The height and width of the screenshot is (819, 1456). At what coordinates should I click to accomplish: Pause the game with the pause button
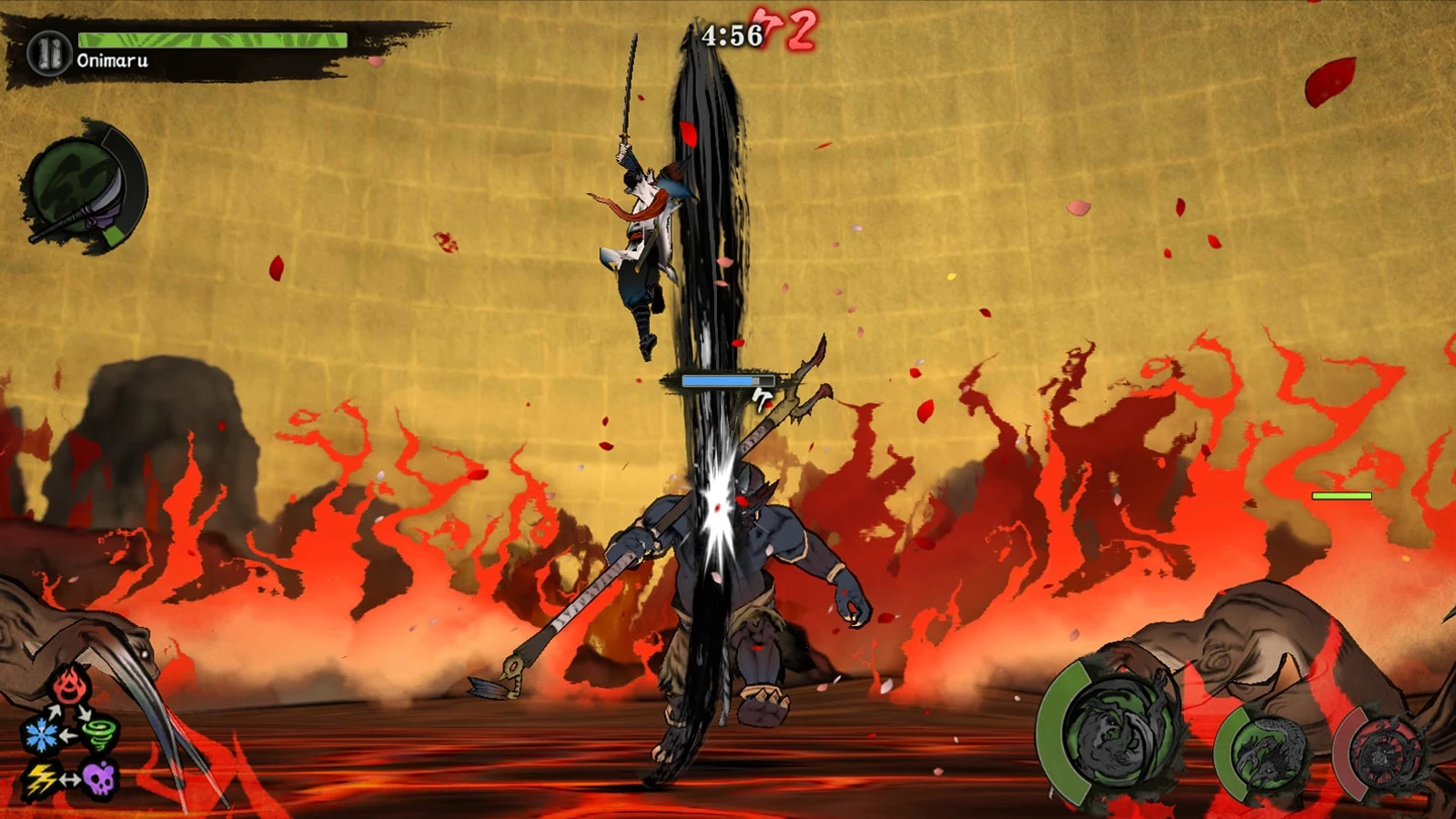click(48, 52)
